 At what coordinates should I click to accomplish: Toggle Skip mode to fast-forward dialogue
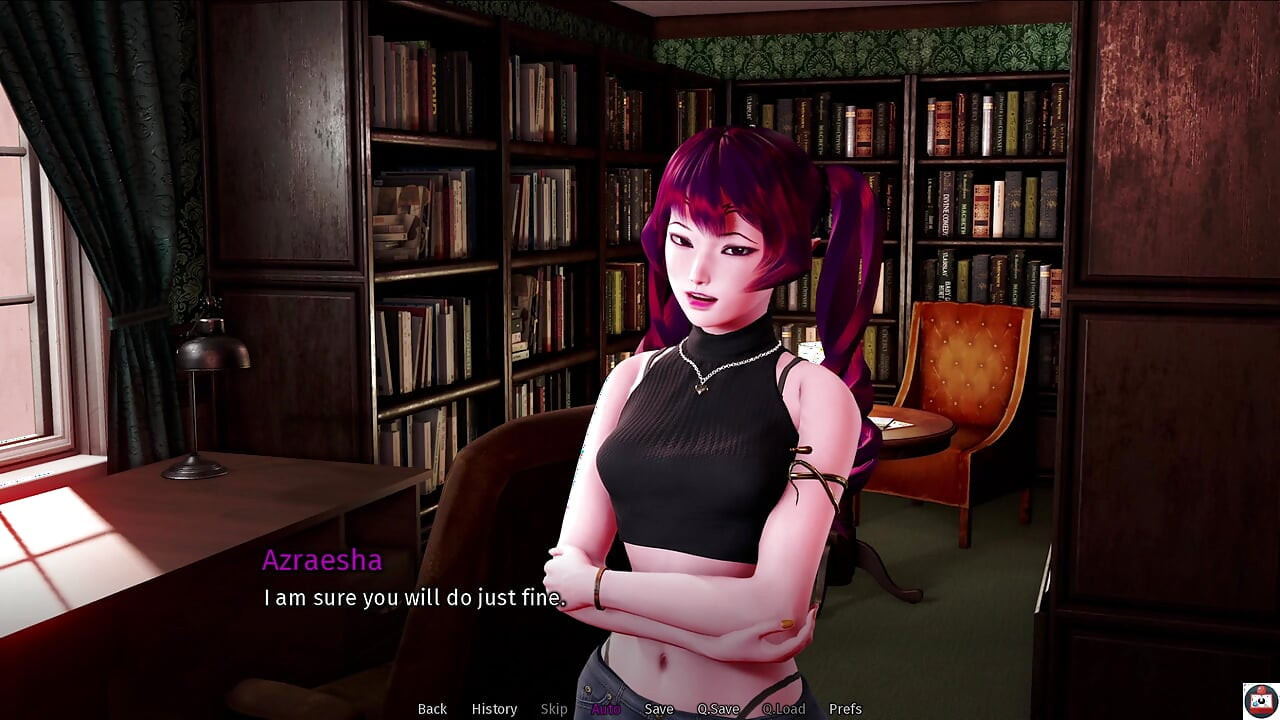pyautogui.click(x=554, y=708)
